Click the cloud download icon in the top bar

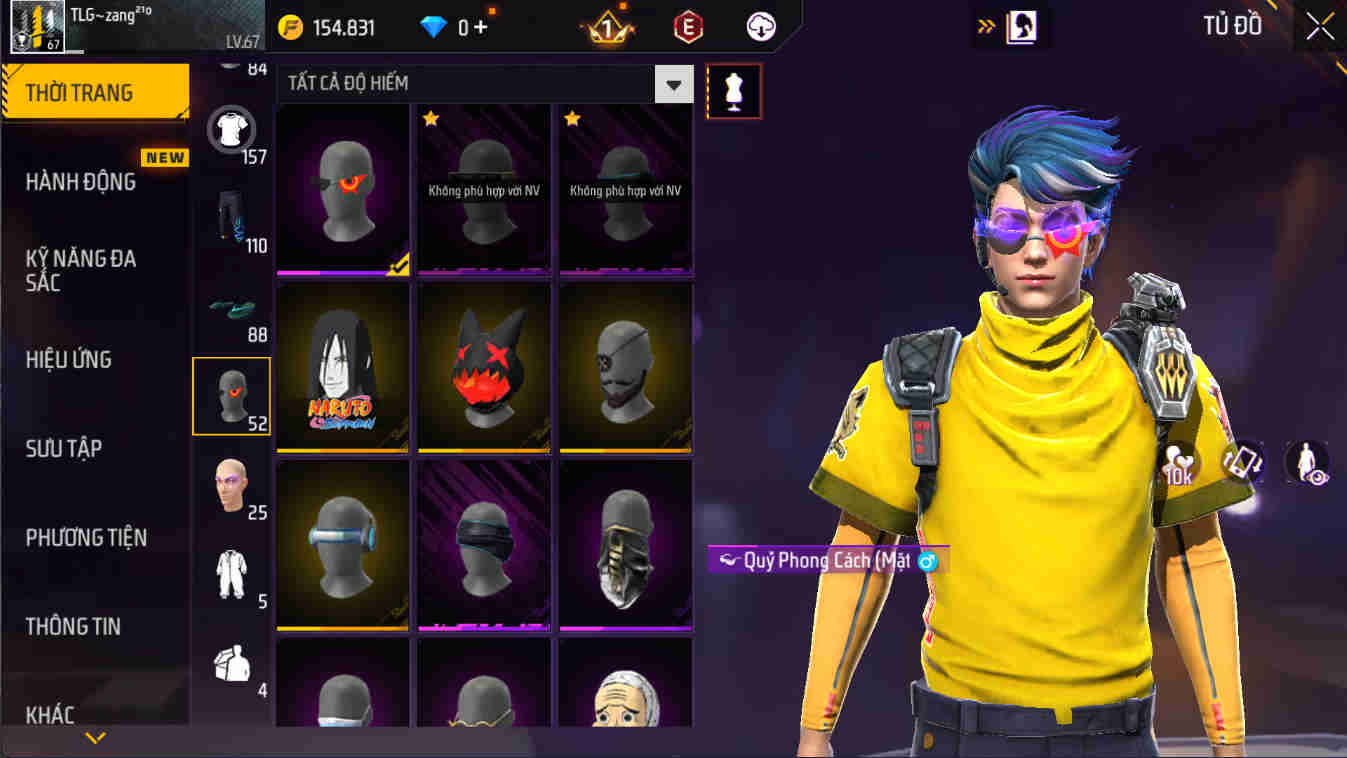click(x=760, y=27)
